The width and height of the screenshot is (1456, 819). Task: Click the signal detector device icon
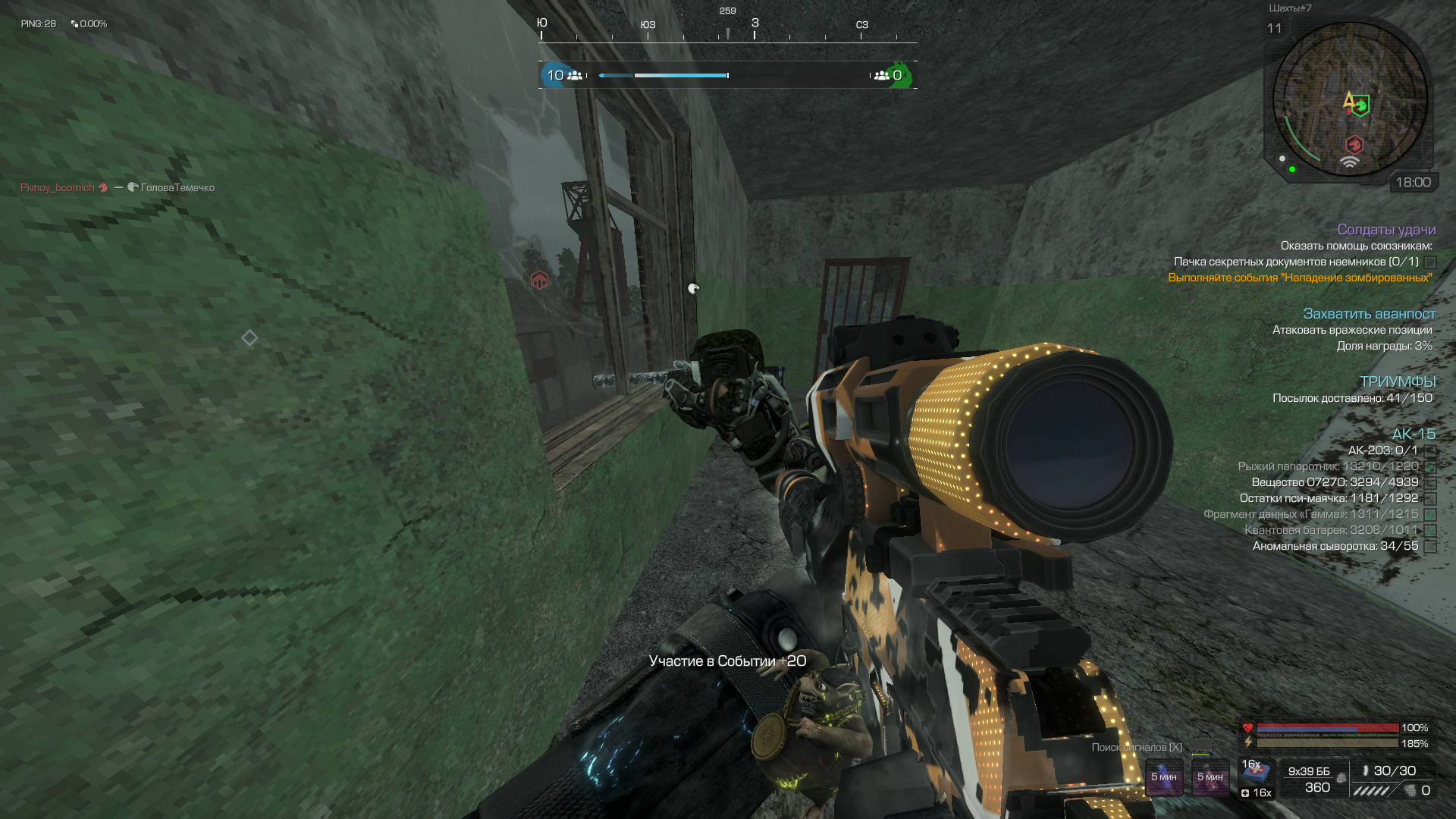[x=1200, y=747]
